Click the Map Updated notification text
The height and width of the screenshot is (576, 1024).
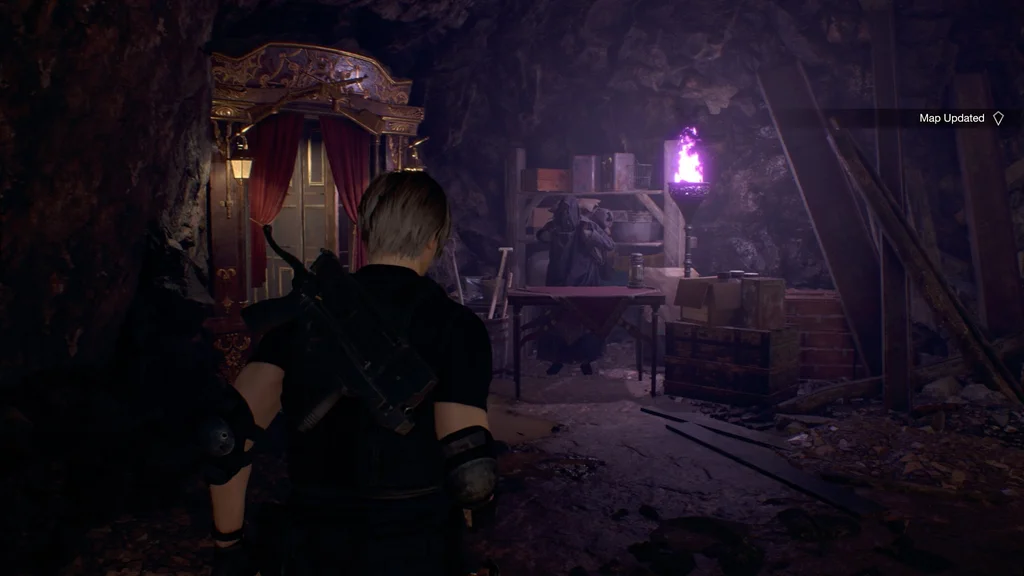click(951, 118)
